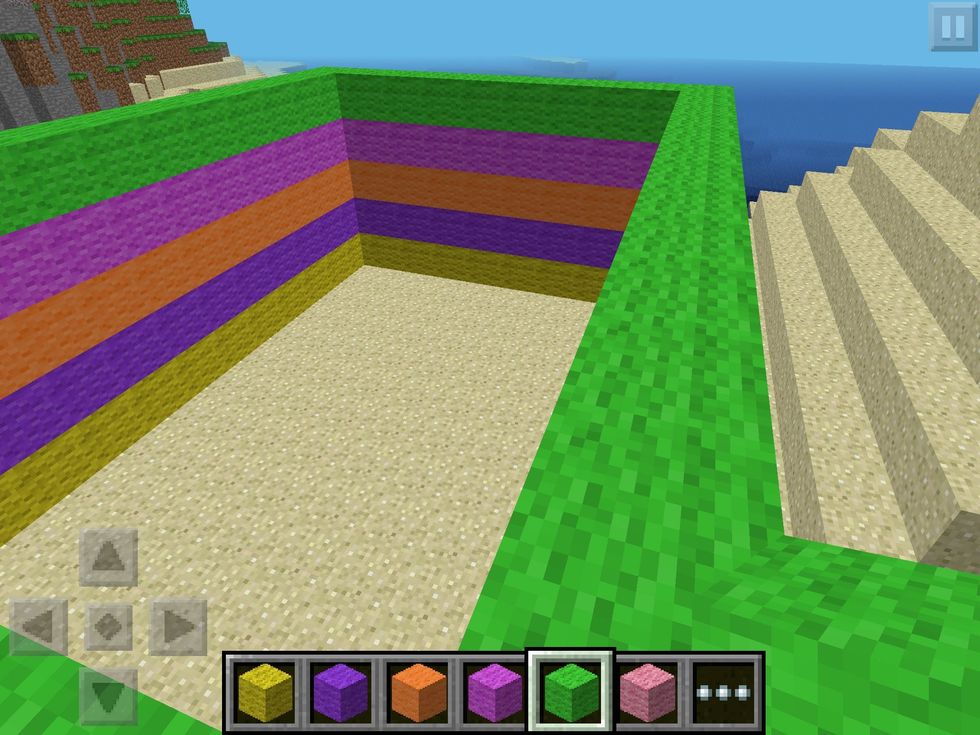Screen dimensions: 980x735
Task: Tap the left arrow movement button
Action: pyautogui.click(x=39, y=627)
